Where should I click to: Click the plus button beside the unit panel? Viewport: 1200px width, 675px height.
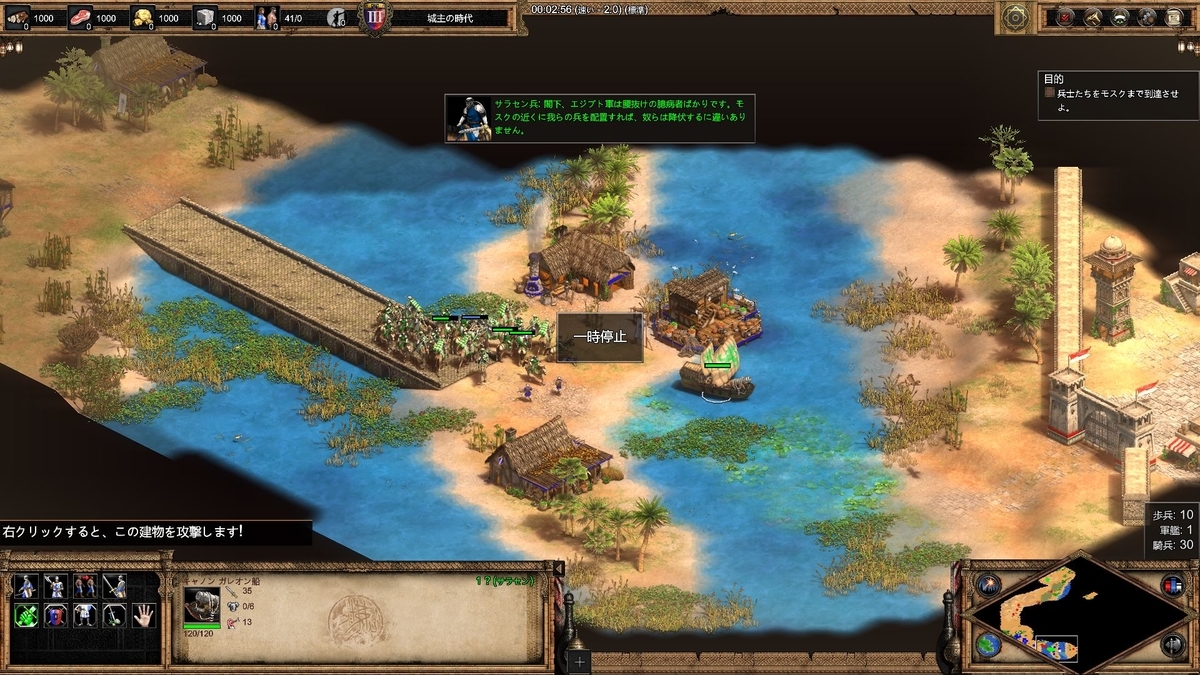[581, 661]
